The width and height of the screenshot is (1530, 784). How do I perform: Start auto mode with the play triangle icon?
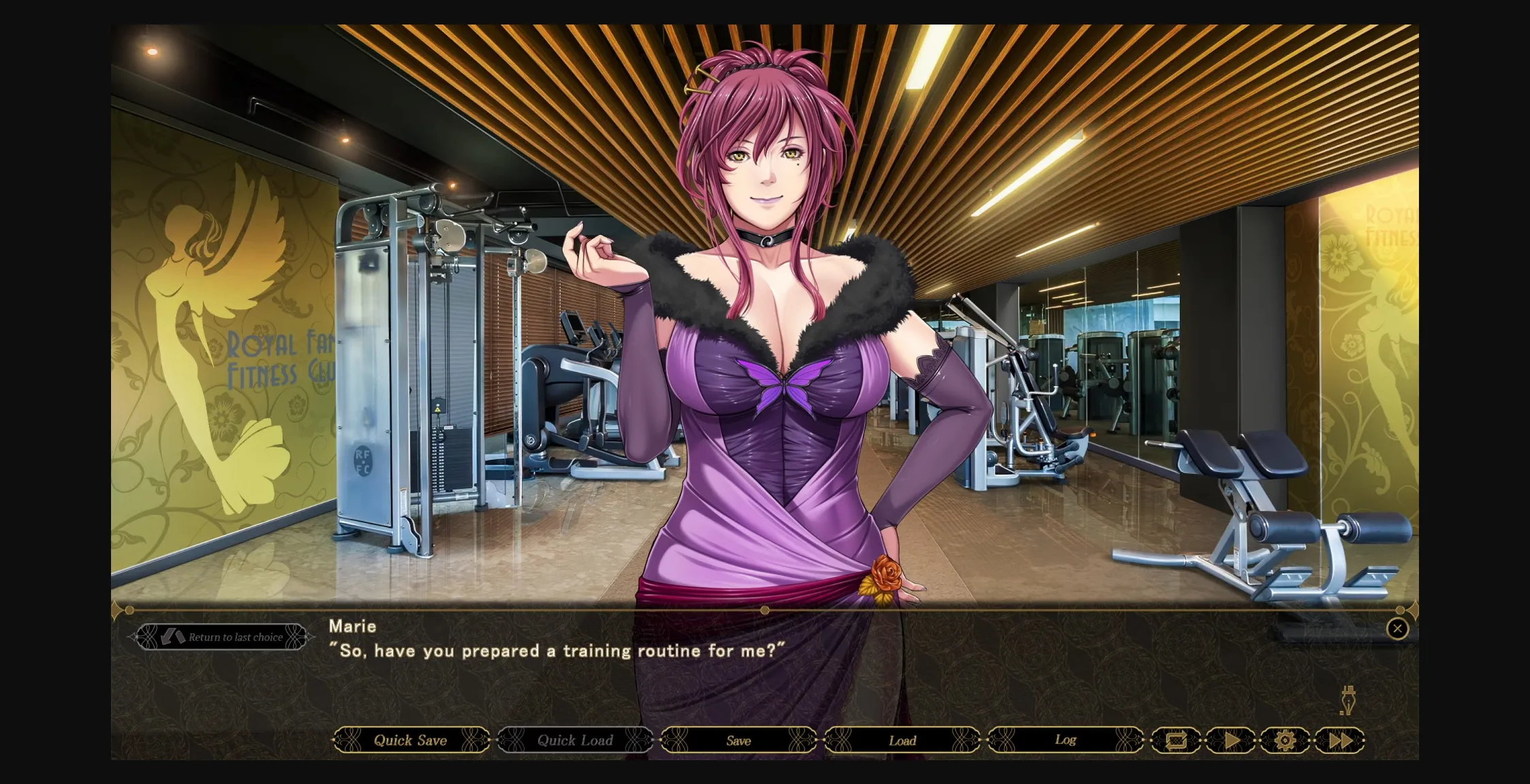point(1230,740)
